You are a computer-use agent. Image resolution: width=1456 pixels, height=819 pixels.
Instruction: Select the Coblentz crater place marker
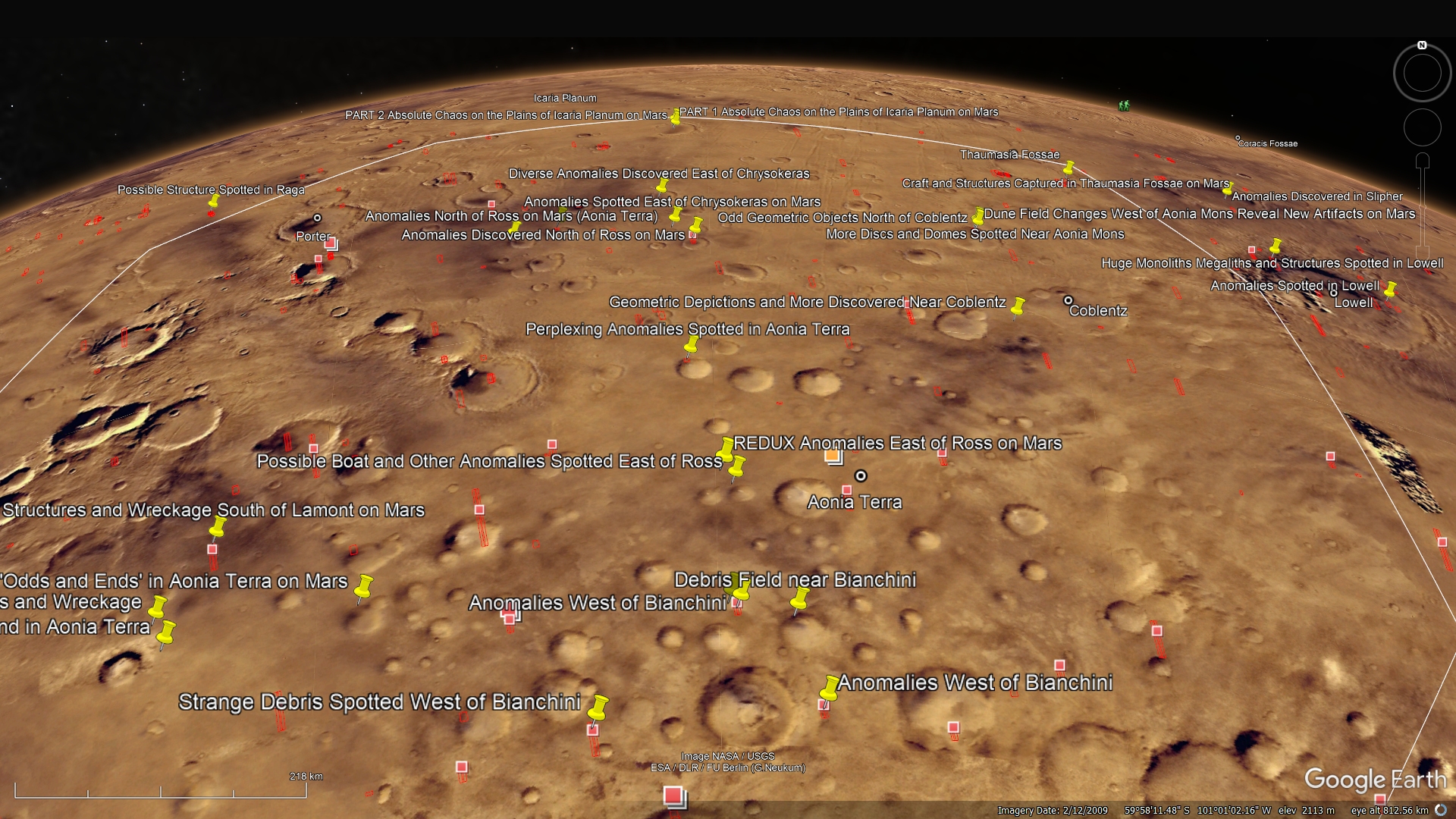point(1068,301)
